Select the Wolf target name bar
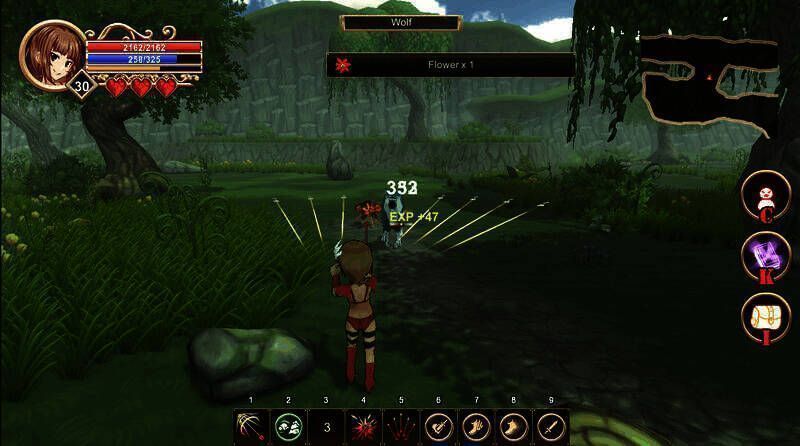 click(x=400, y=21)
